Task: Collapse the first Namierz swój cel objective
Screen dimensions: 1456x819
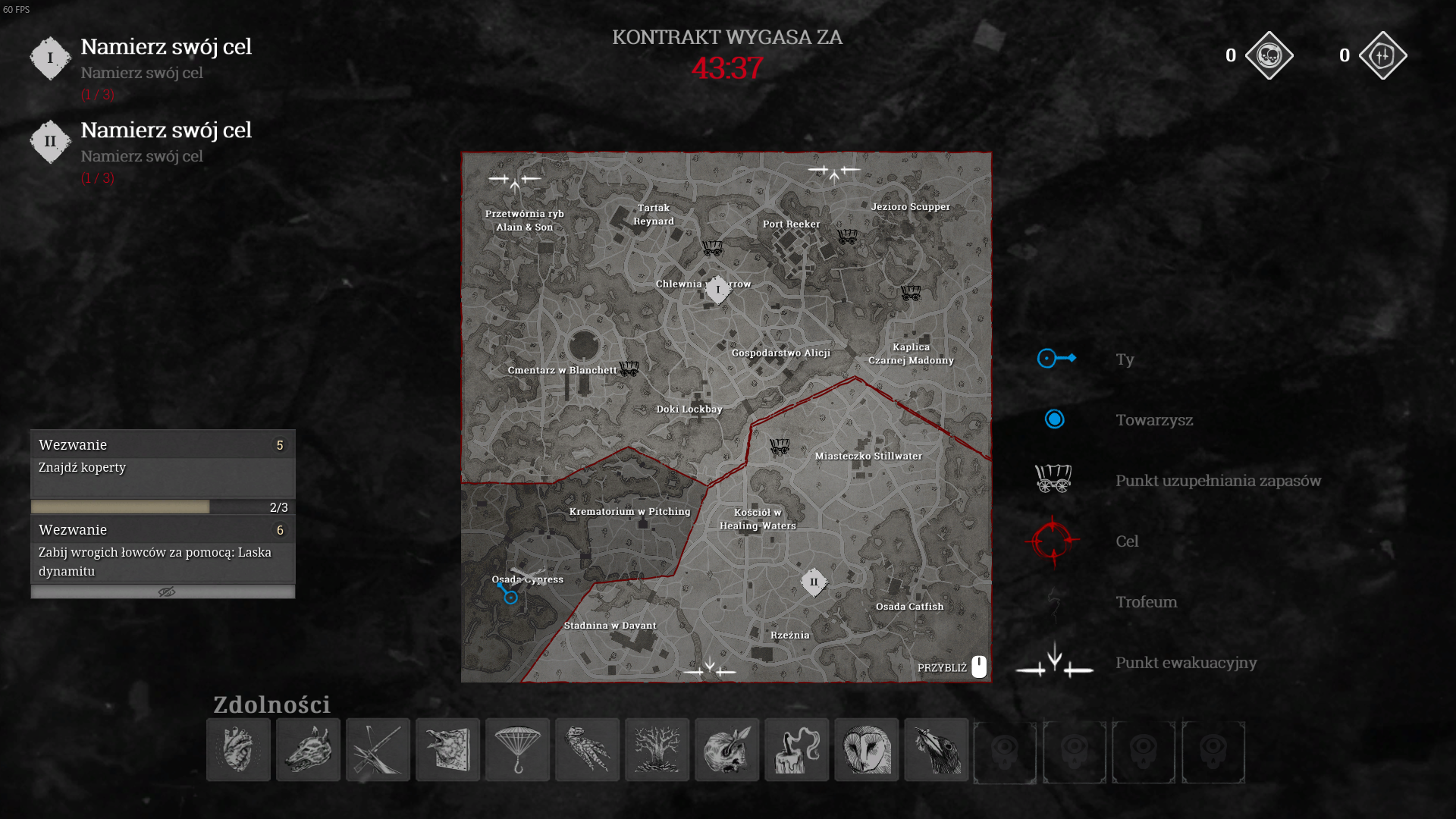Action: click(x=166, y=46)
